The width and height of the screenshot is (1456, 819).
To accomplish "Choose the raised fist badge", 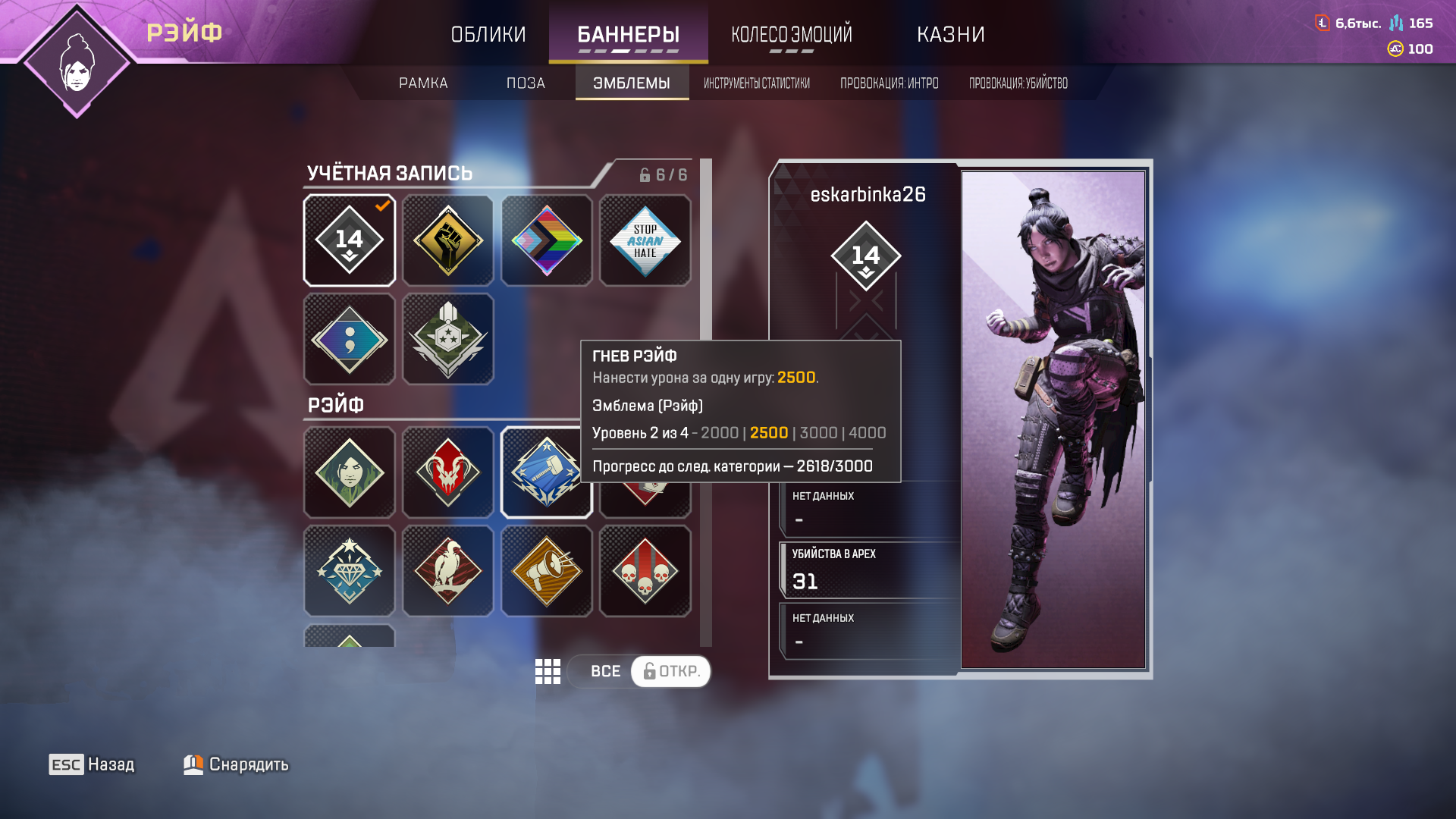I will pos(448,240).
